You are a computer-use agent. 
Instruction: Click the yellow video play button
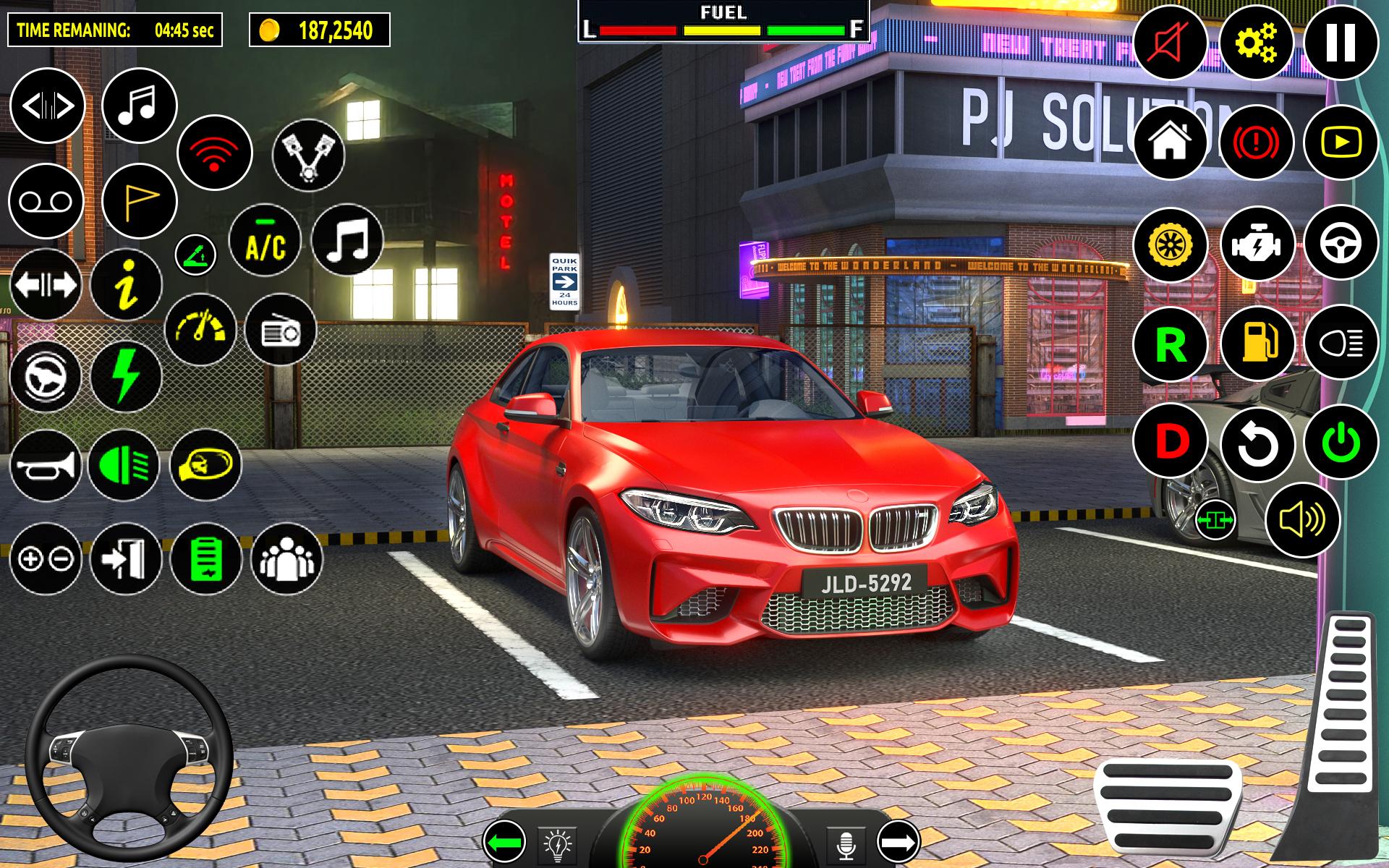pyautogui.click(x=1341, y=142)
